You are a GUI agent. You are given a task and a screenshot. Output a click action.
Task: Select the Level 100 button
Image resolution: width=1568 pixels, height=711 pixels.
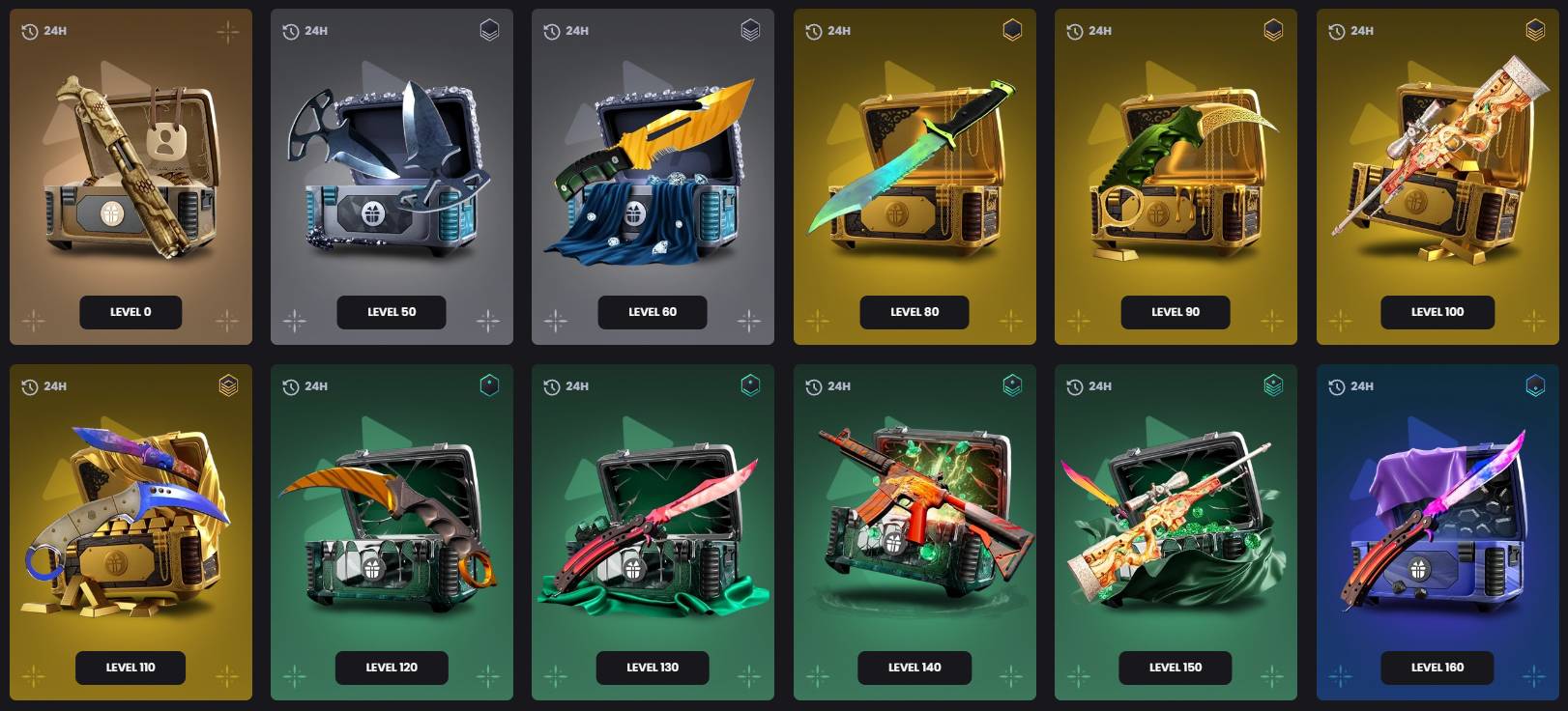click(x=1437, y=312)
